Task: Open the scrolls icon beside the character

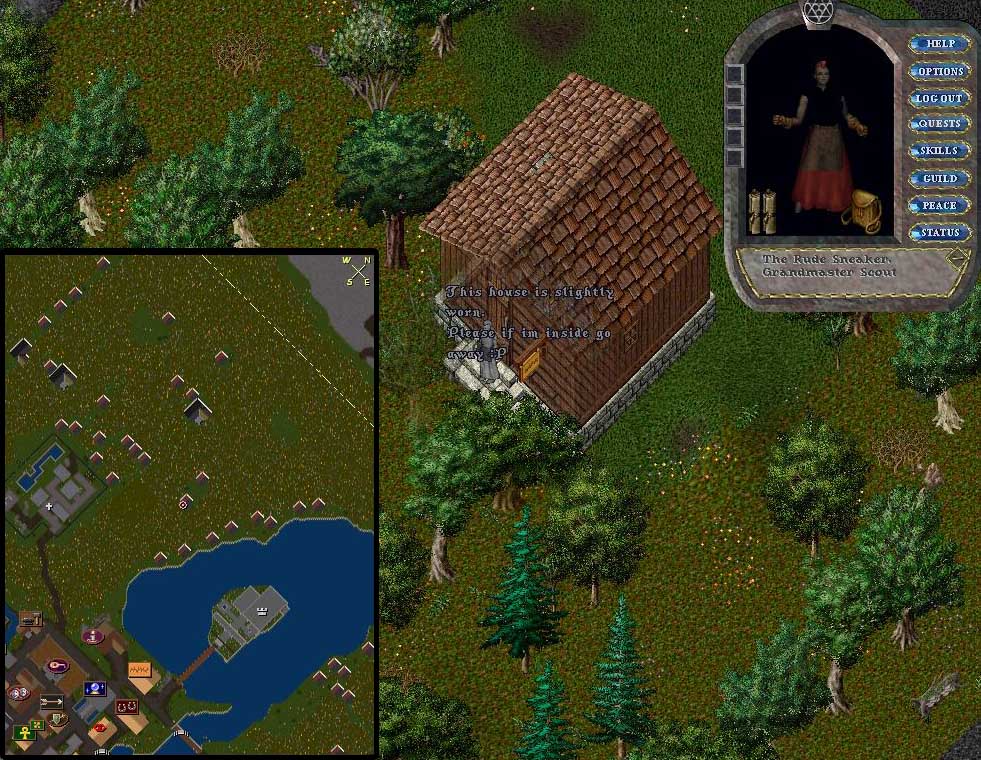Action: (761, 211)
